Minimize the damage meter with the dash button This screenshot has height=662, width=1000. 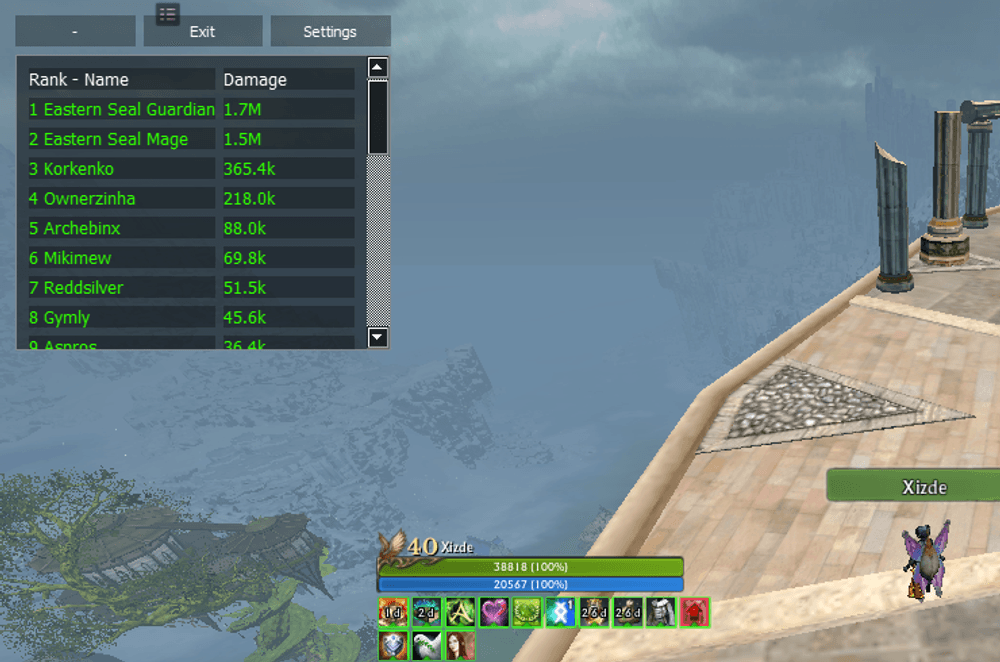click(75, 31)
